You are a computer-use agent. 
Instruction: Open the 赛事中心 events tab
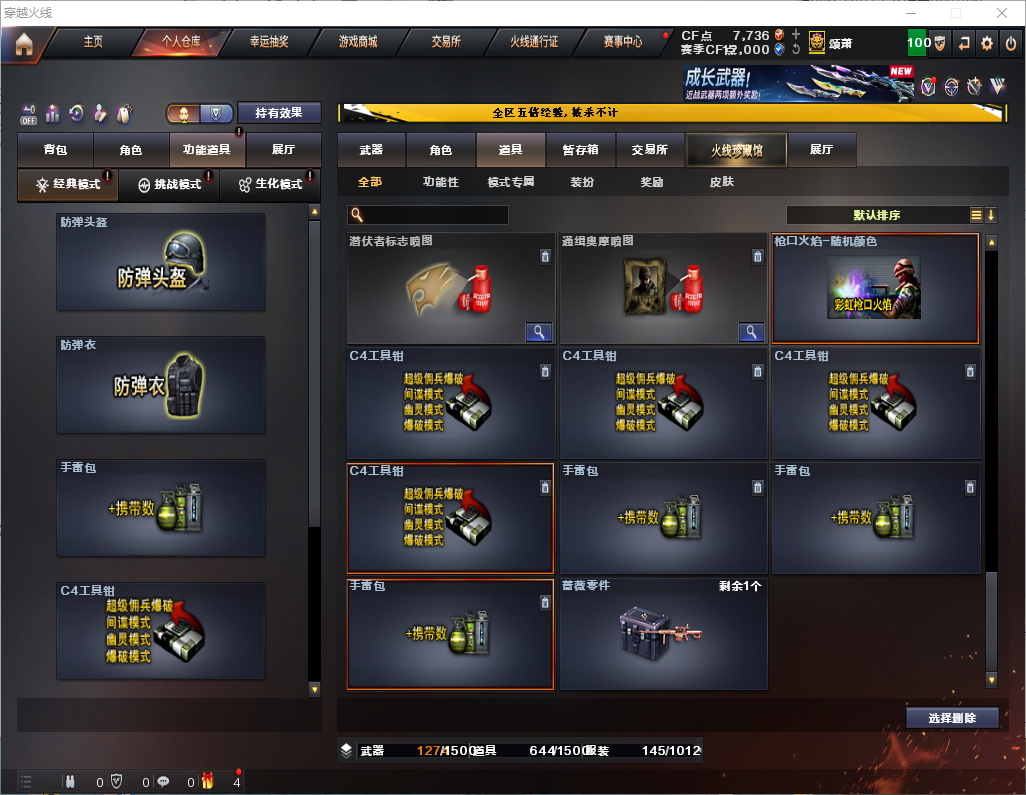(622, 42)
